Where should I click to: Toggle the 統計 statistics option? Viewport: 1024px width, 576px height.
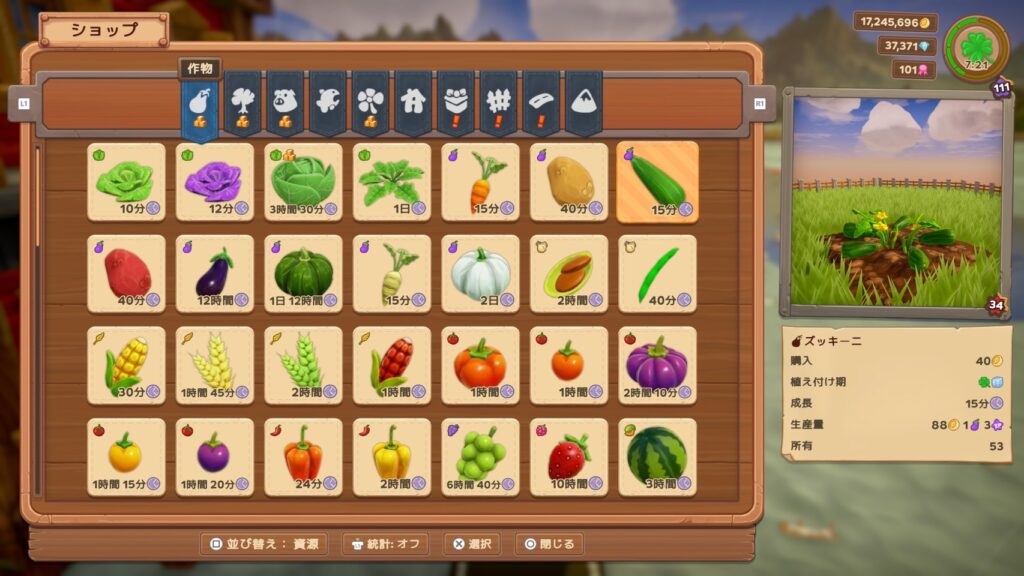[385, 544]
